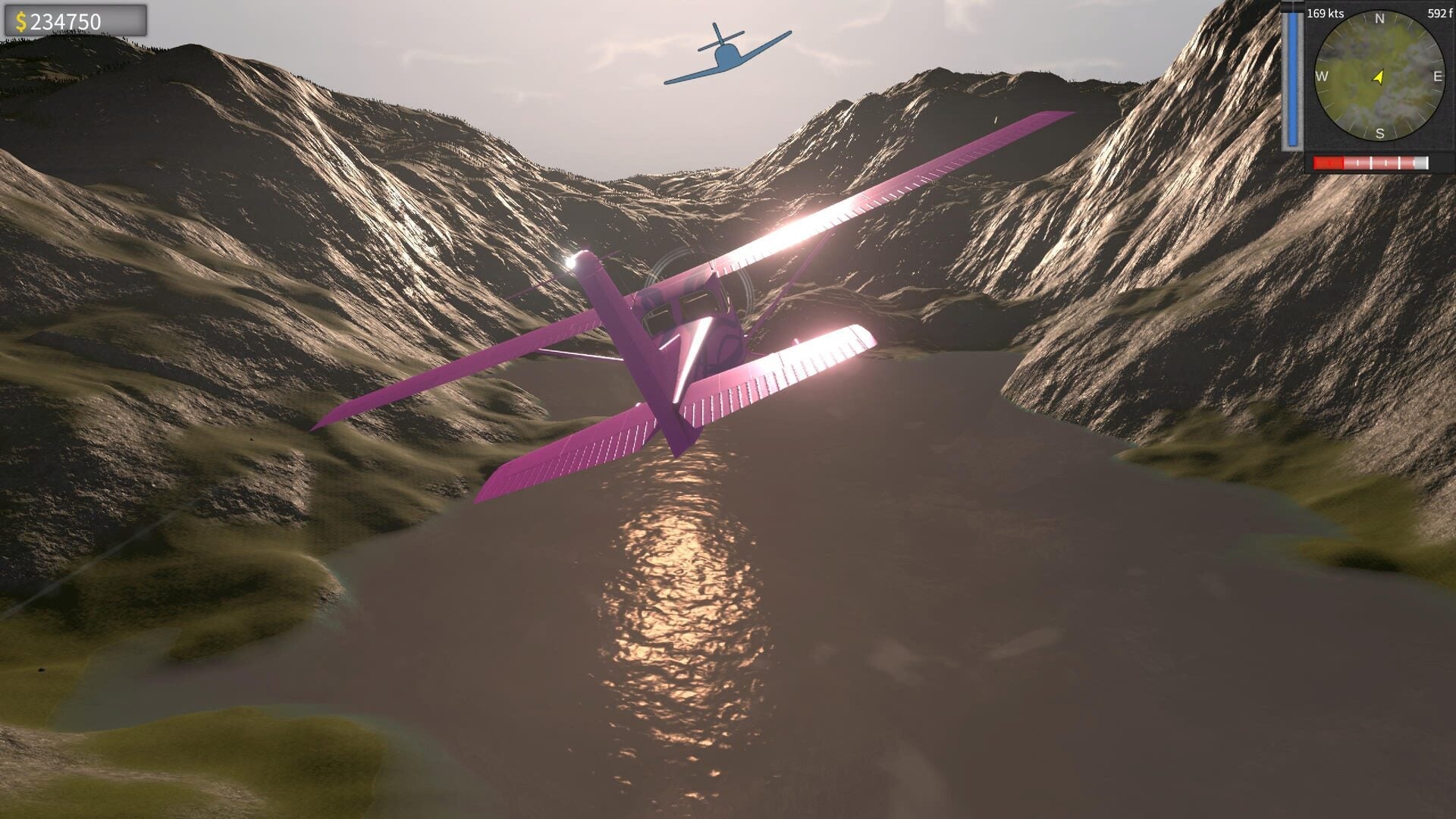The width and height of the screenshot is (1456, 819).
Task: Click the S label on the compass
Action: pyautogui.click(x=1379, y=133)
